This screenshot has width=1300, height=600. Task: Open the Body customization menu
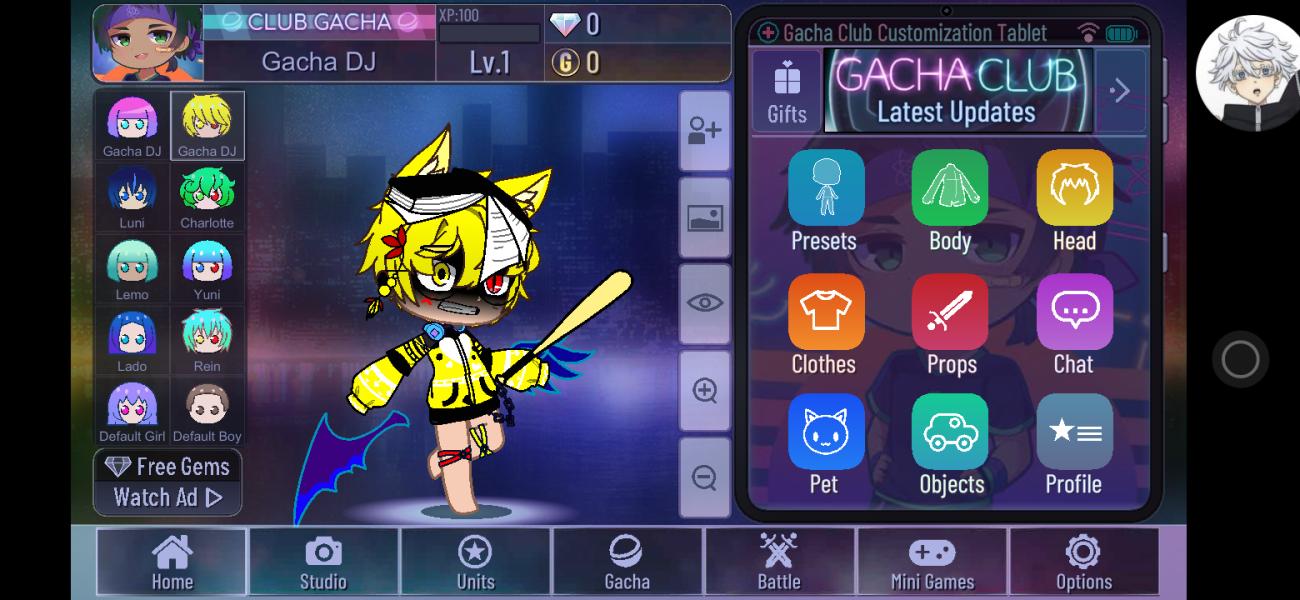pos(949,200)
